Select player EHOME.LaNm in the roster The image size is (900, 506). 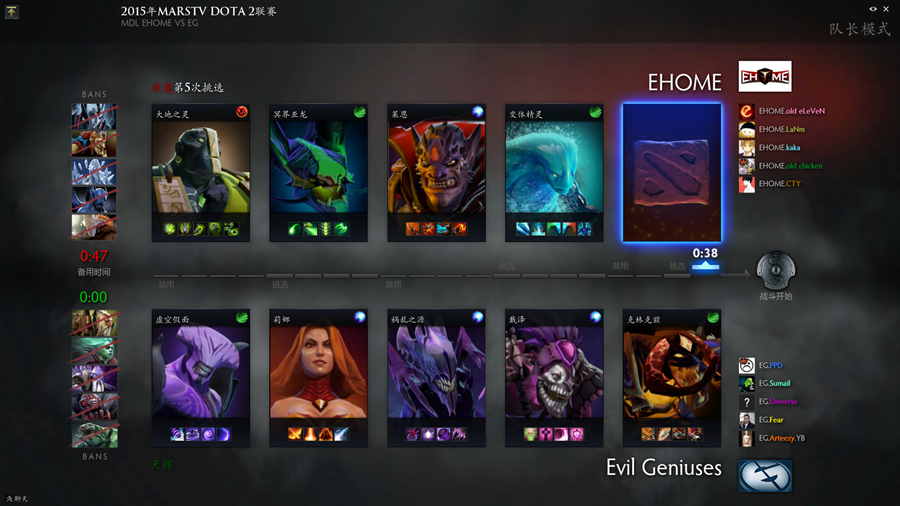779,129
